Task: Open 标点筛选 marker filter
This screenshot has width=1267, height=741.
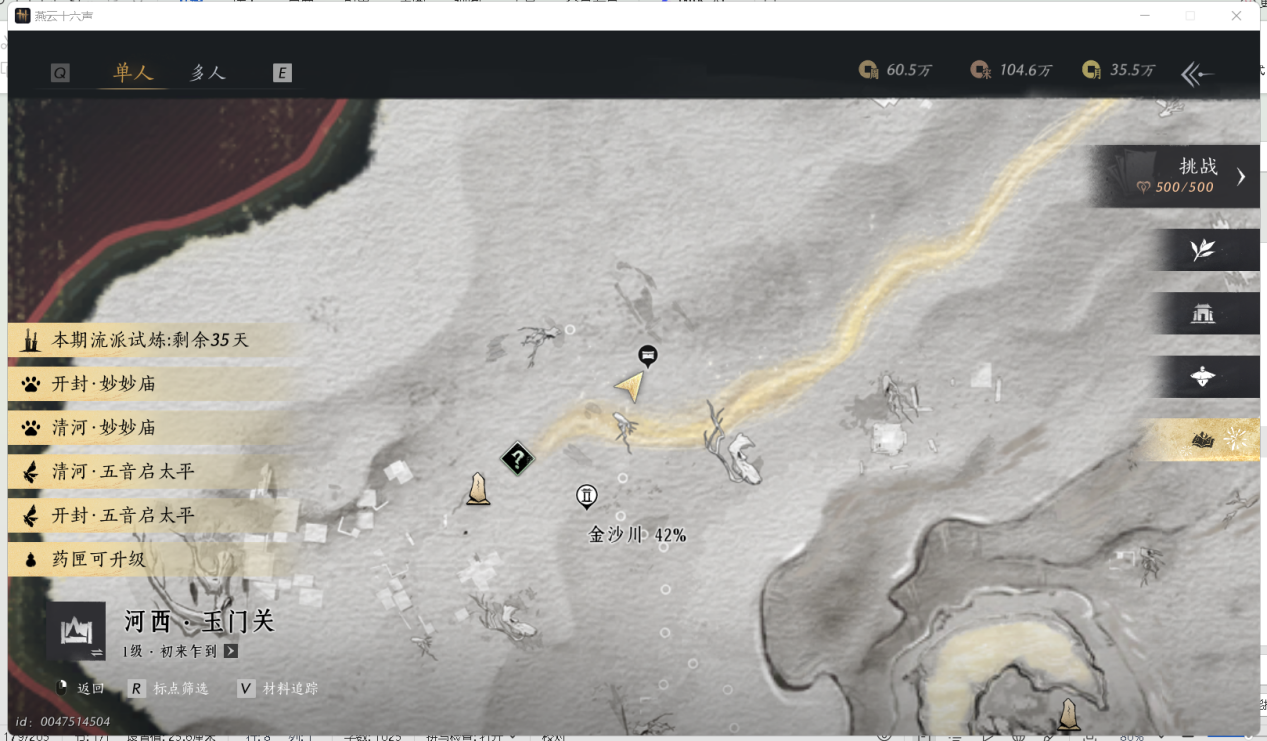Action: [x=169, y=689]
